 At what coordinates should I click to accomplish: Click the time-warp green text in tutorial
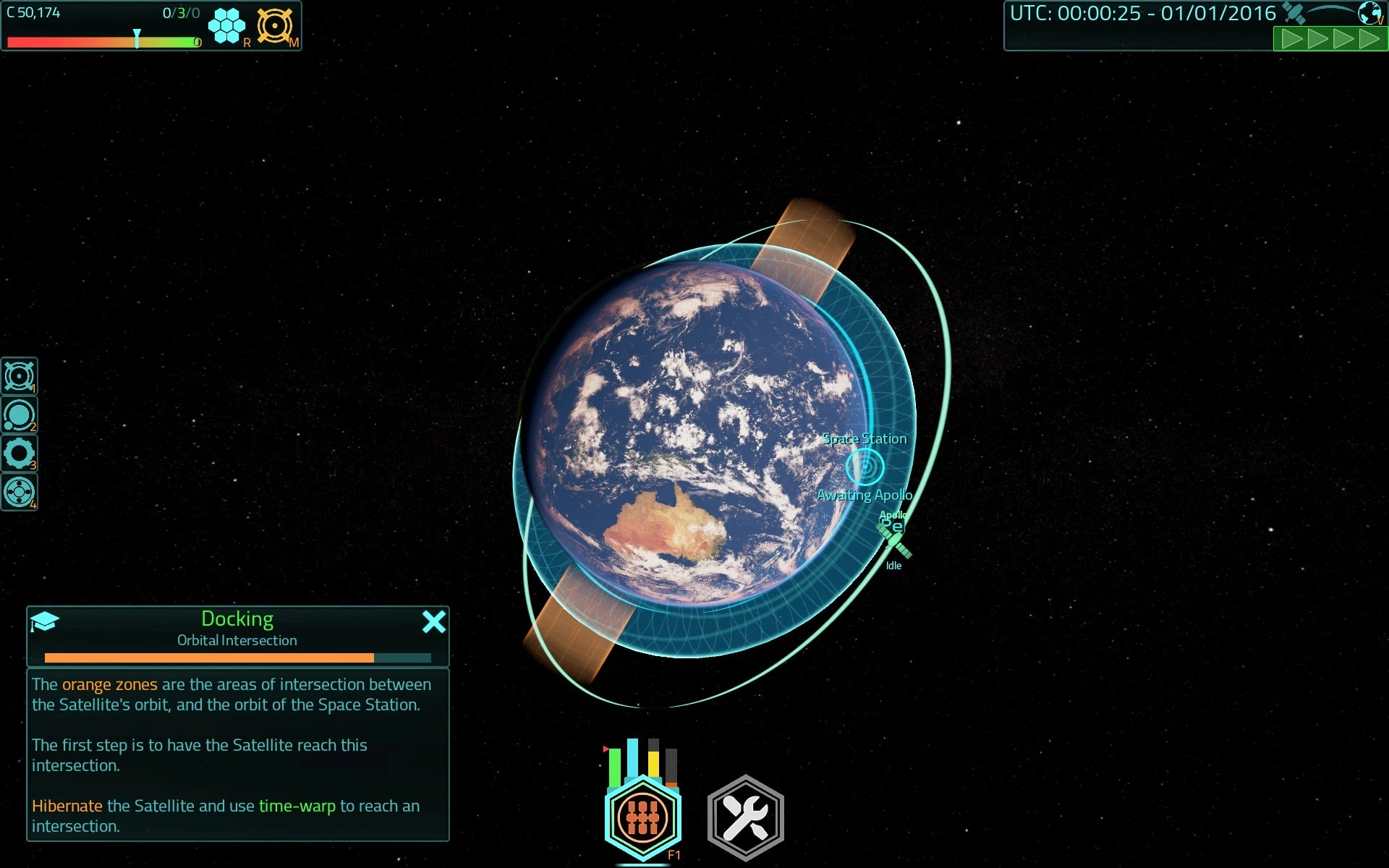(299, 805)
